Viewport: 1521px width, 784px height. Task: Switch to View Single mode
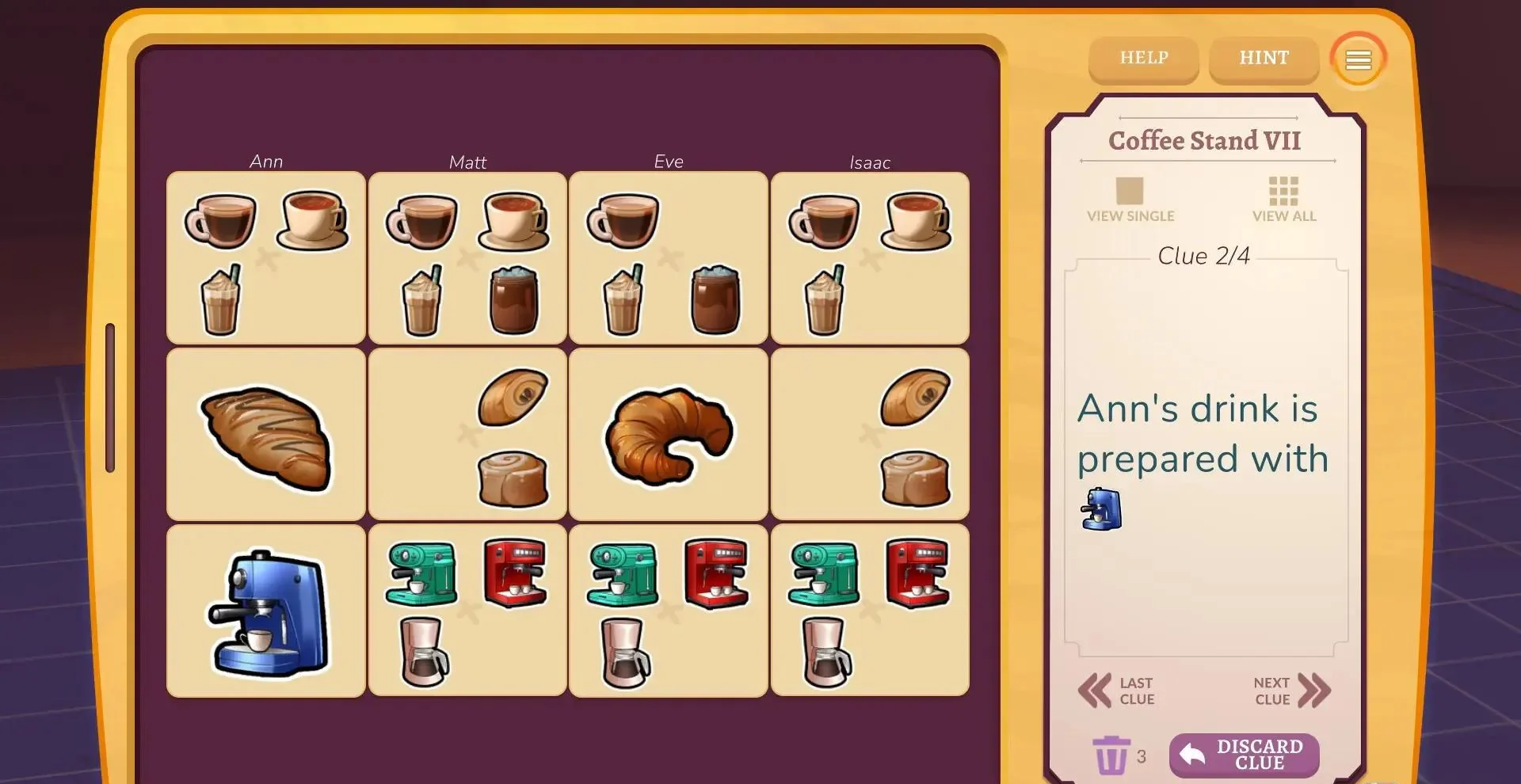pyautogui.click(x=1130, y=200)
